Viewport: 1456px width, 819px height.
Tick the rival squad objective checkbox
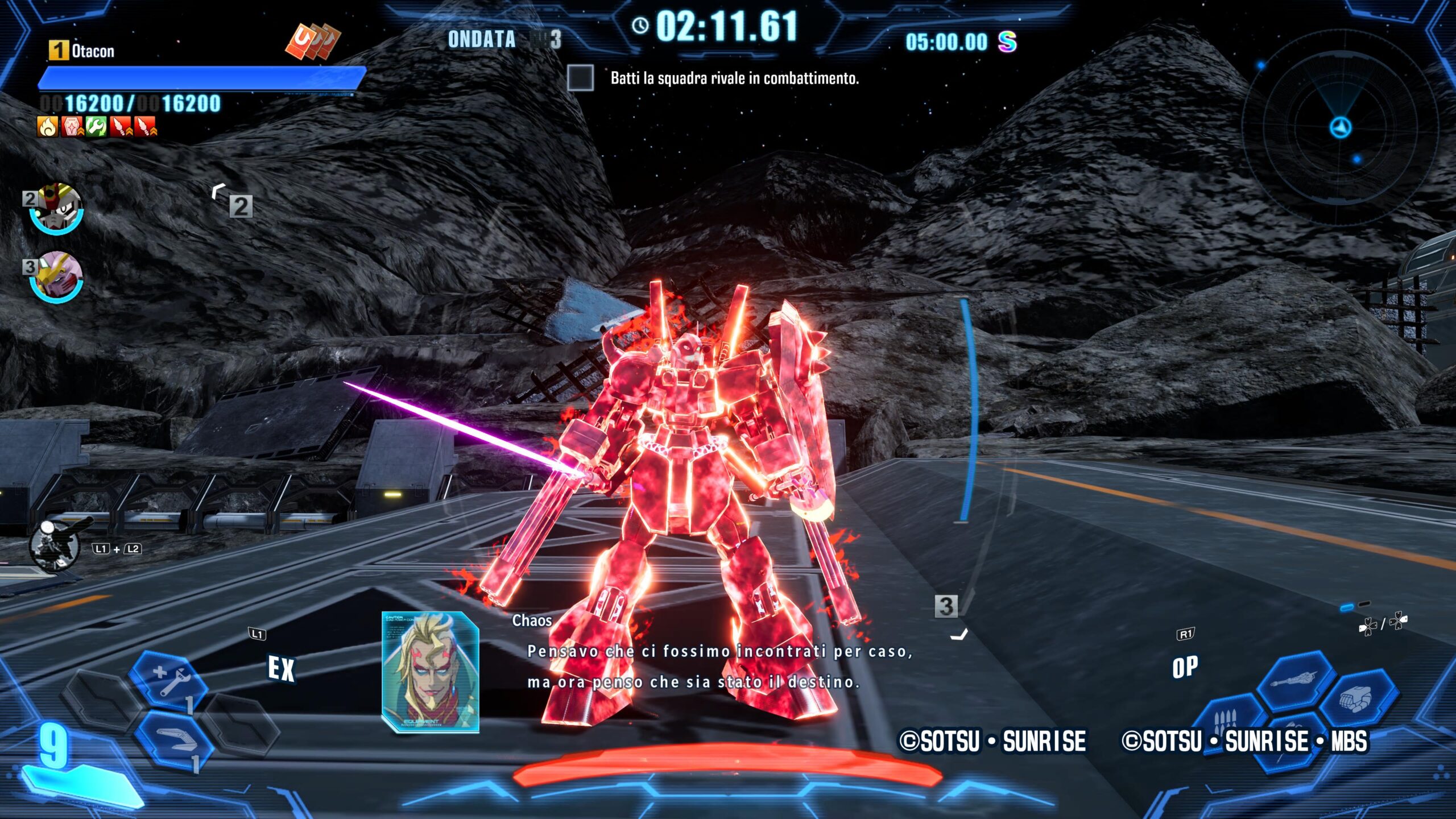pyautogui.click(x=580, y=78)
